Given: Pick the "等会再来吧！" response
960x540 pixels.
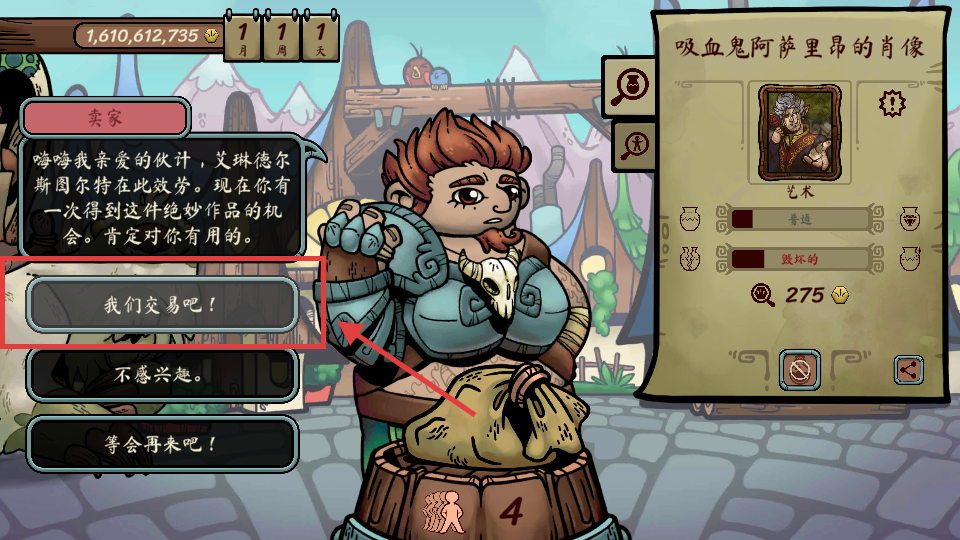Looking at the screenshot, I should [x=162, y=443].
